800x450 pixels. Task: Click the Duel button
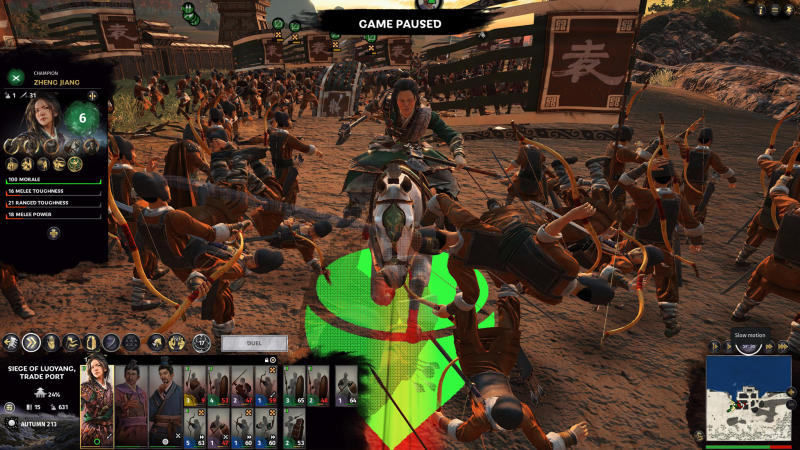pyautogui.click(x=254, y=342)
